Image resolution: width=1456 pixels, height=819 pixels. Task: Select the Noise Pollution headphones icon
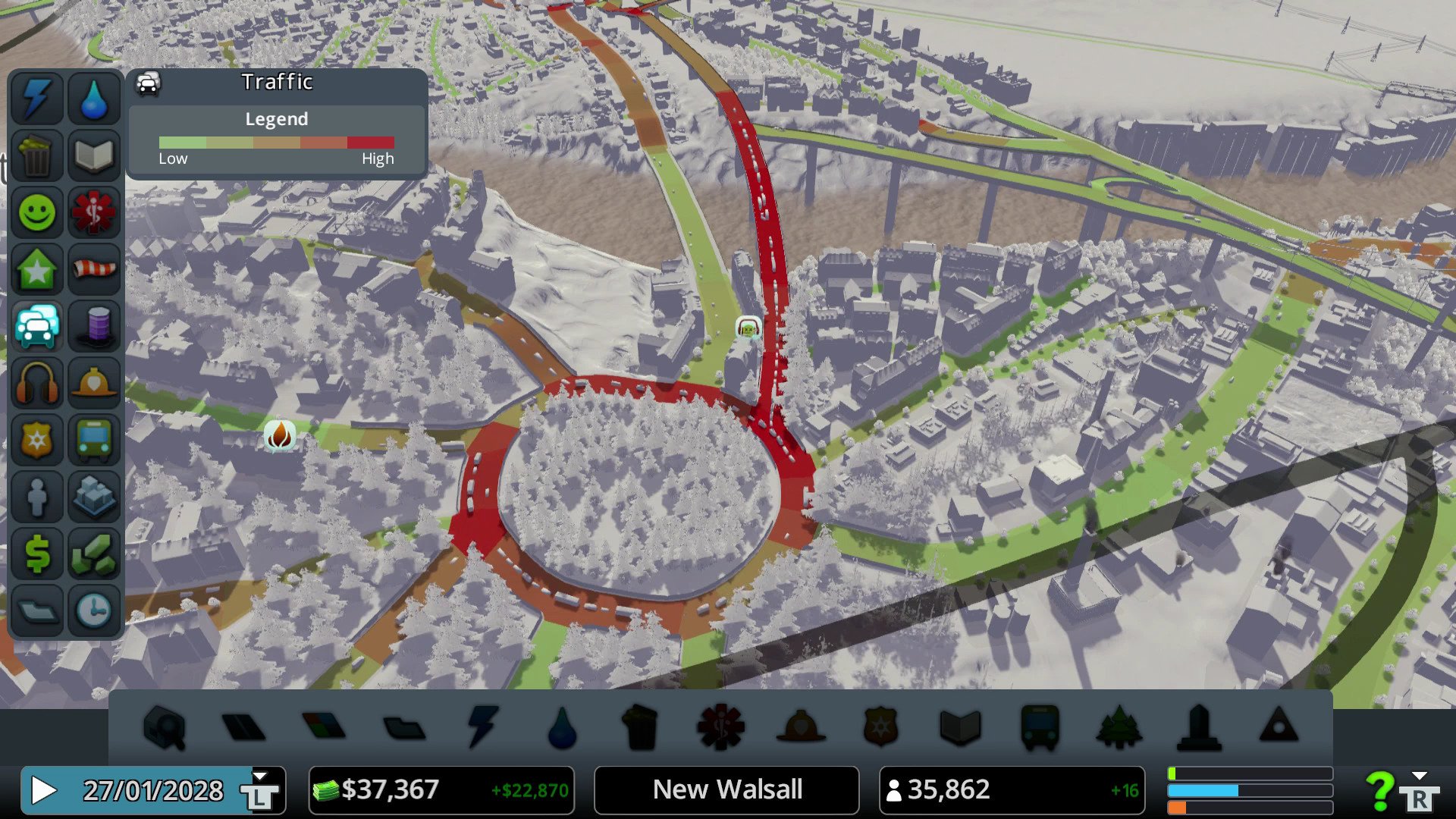(x=36, y=383)
